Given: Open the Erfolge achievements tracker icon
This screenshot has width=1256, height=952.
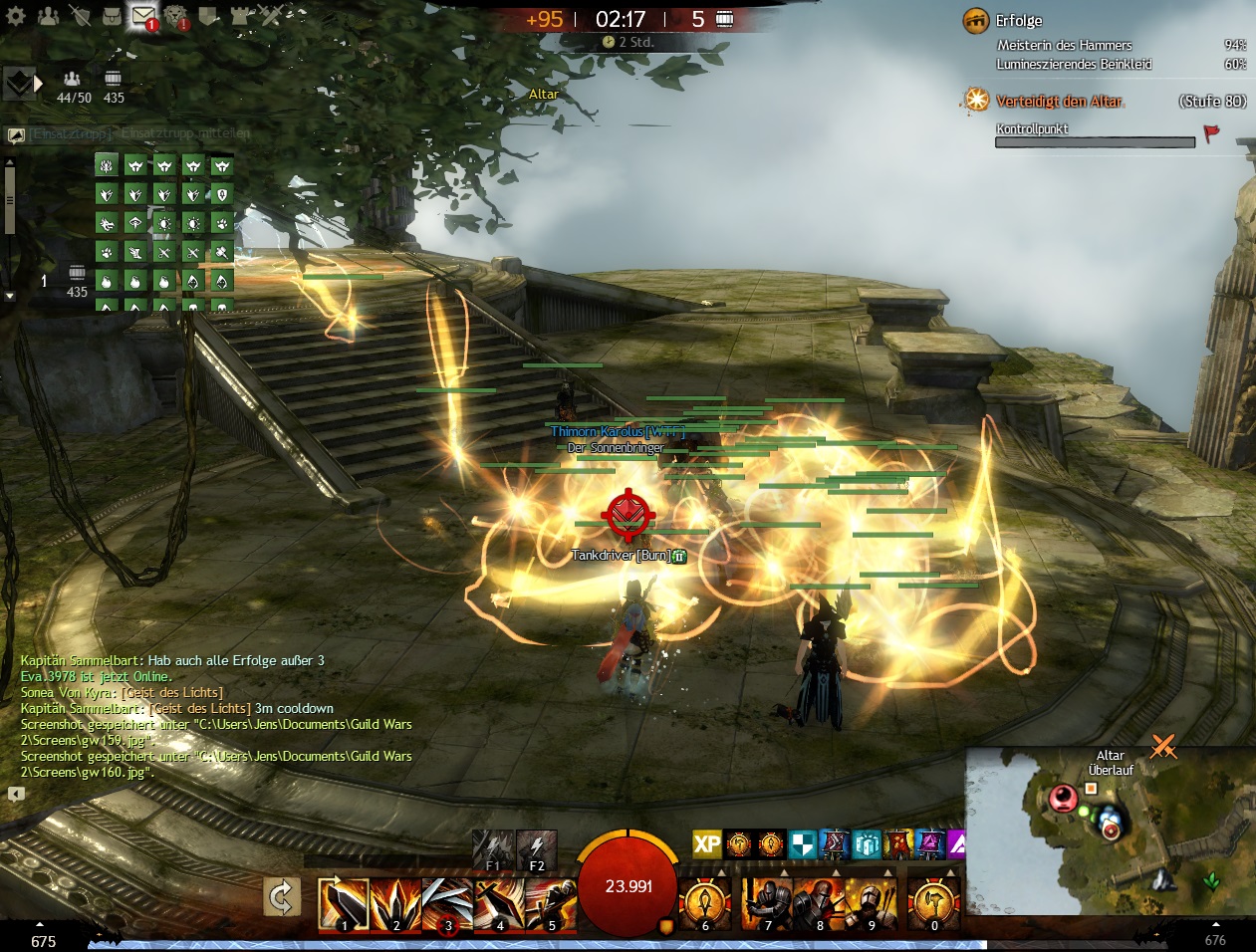Looking at the screenshot, I should pyautogui.click(x=975, y=21).
